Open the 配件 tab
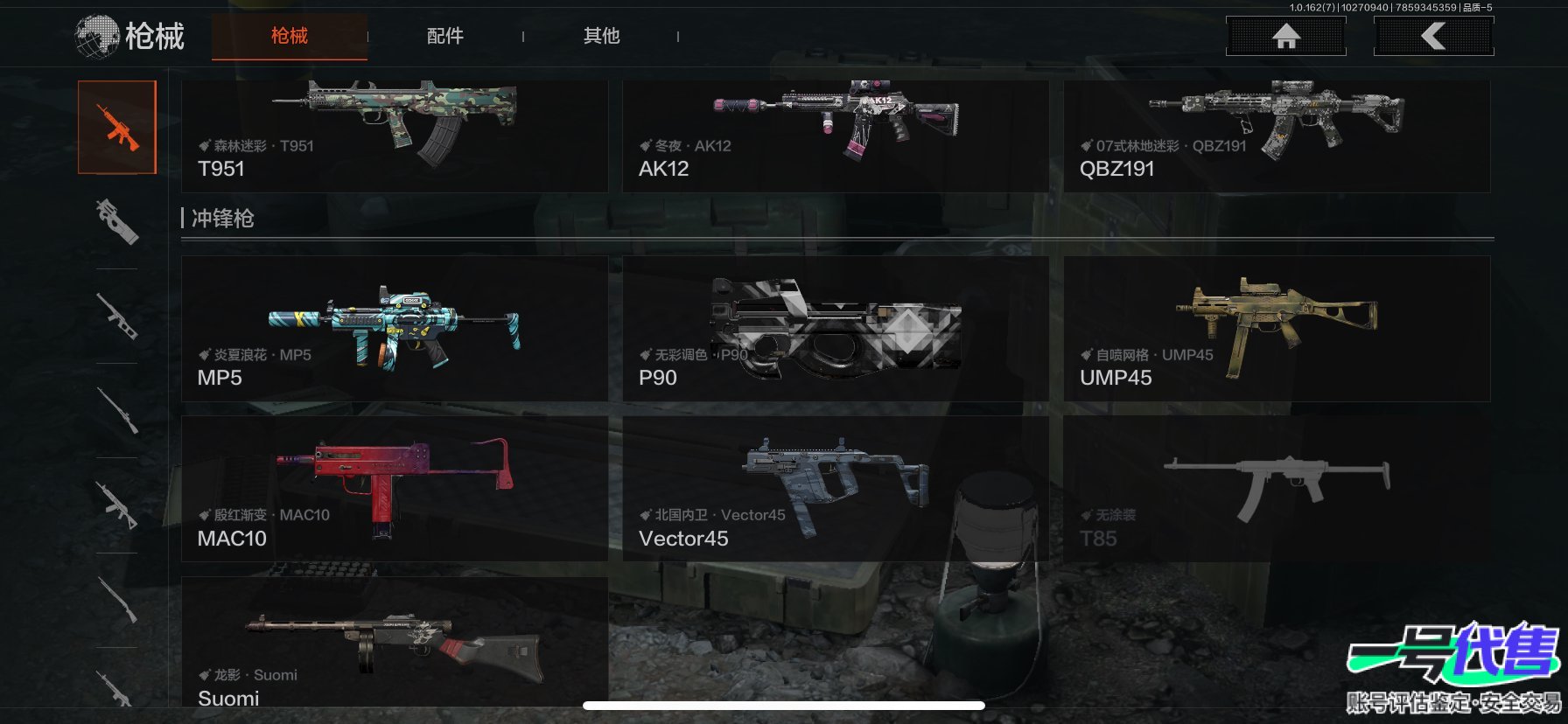 point(444,36)
